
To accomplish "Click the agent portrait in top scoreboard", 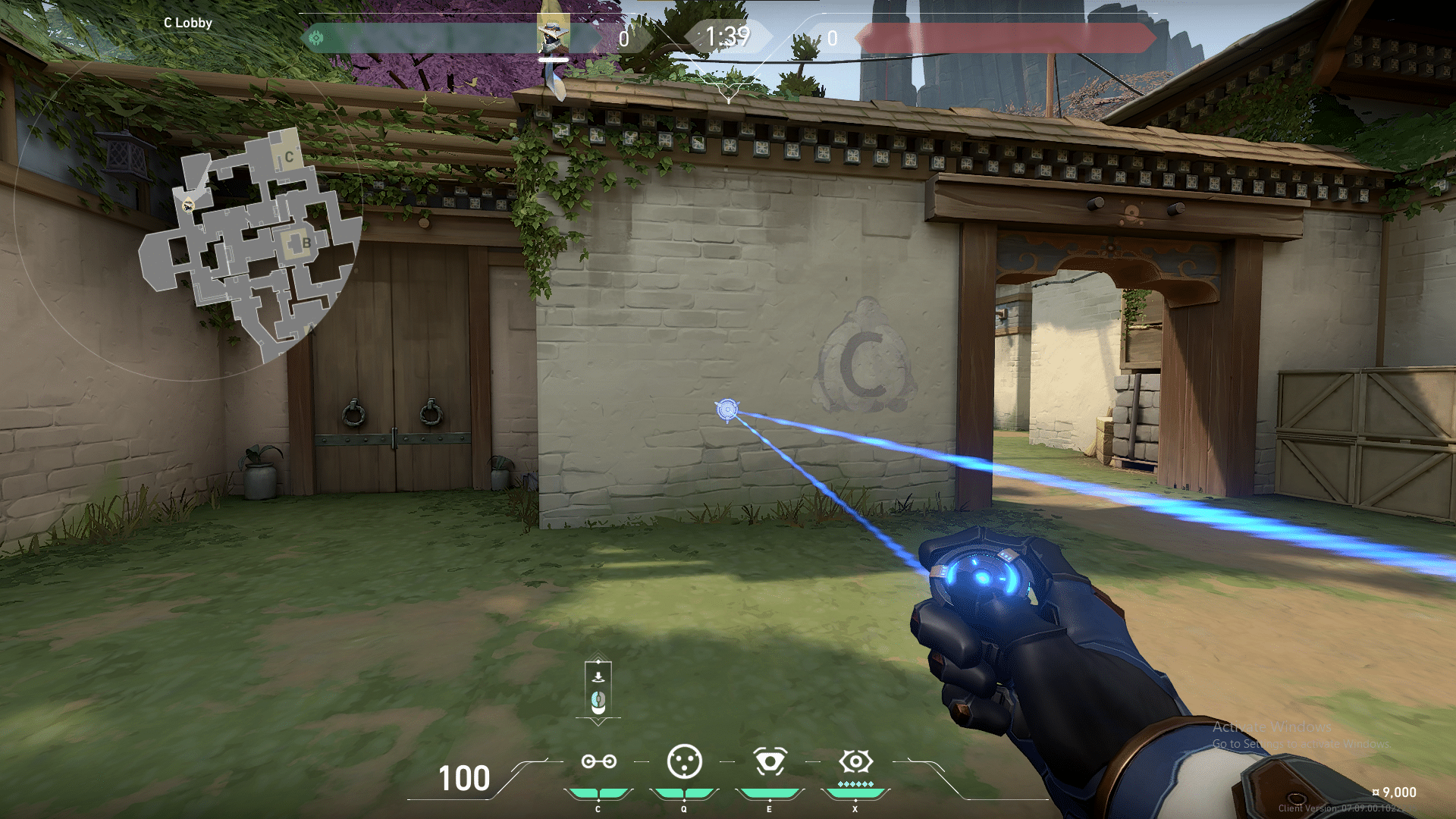I will [x=553, y=34].
